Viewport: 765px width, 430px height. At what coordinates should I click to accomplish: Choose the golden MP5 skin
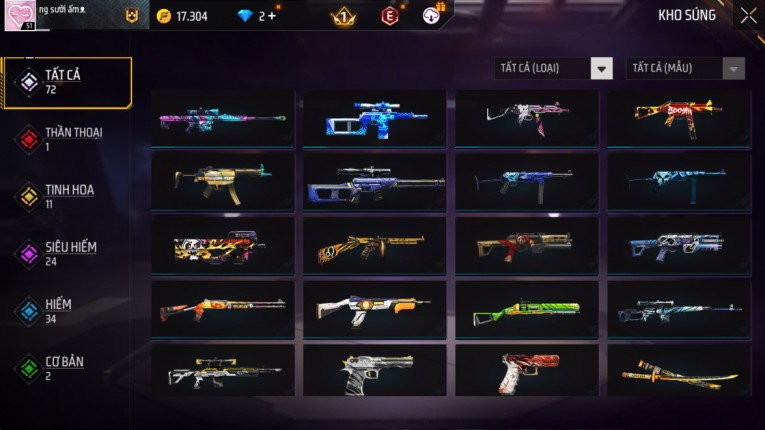[223, 182]
